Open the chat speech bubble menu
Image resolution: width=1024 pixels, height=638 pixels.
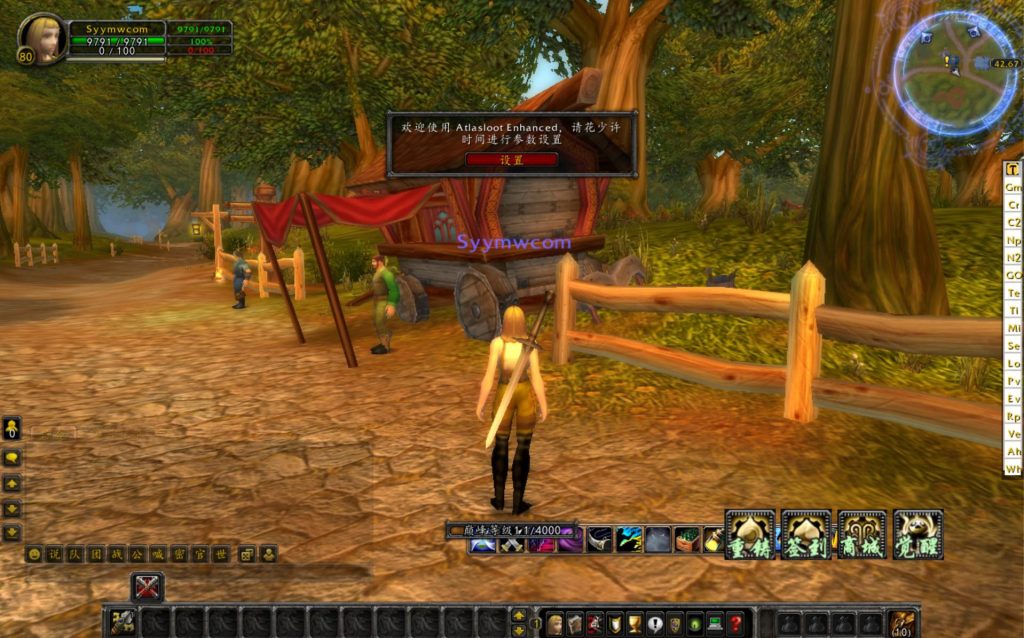click(x=12, y=457)
